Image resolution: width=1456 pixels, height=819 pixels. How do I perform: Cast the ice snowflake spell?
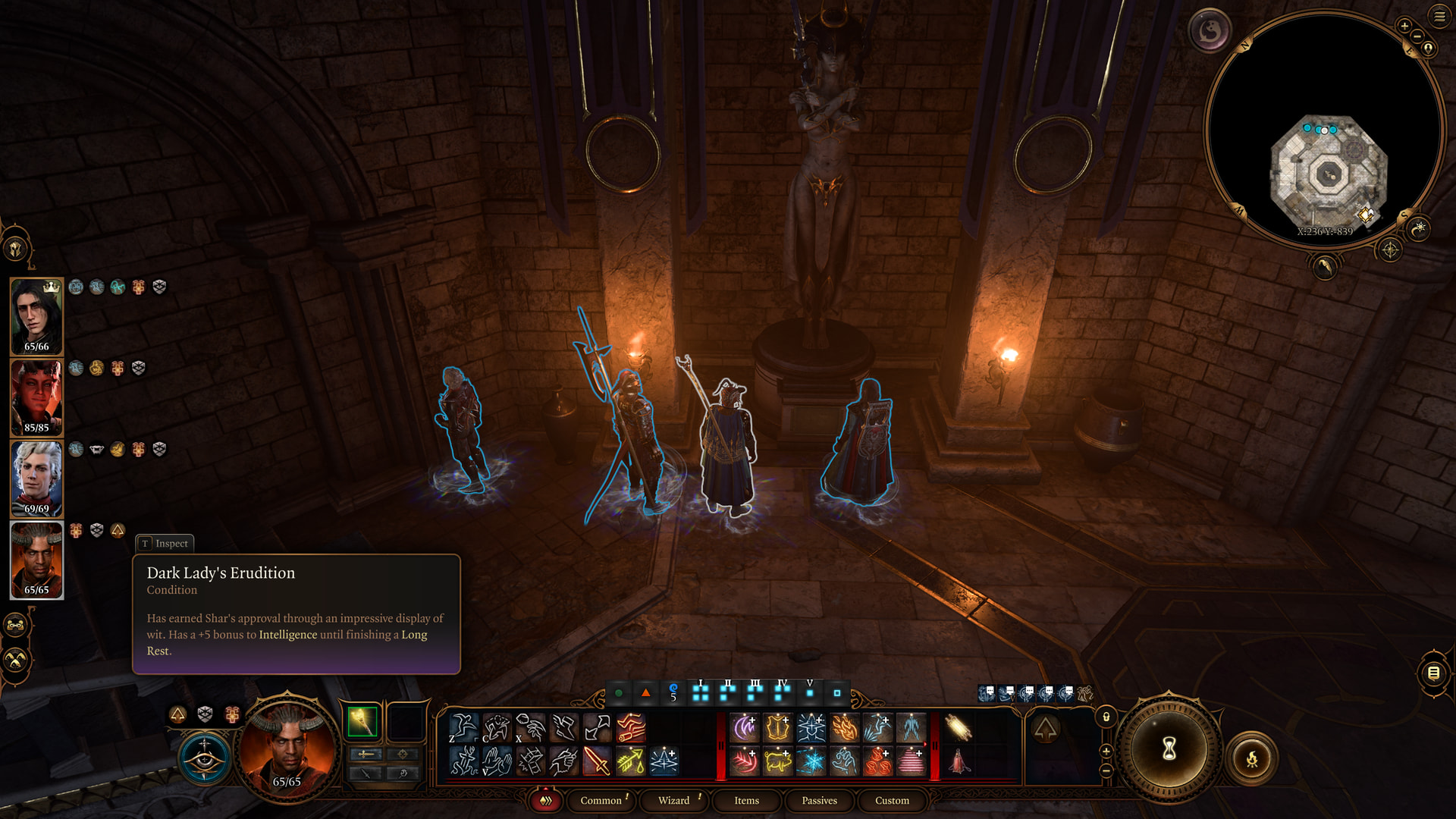(x=811, y=761)
